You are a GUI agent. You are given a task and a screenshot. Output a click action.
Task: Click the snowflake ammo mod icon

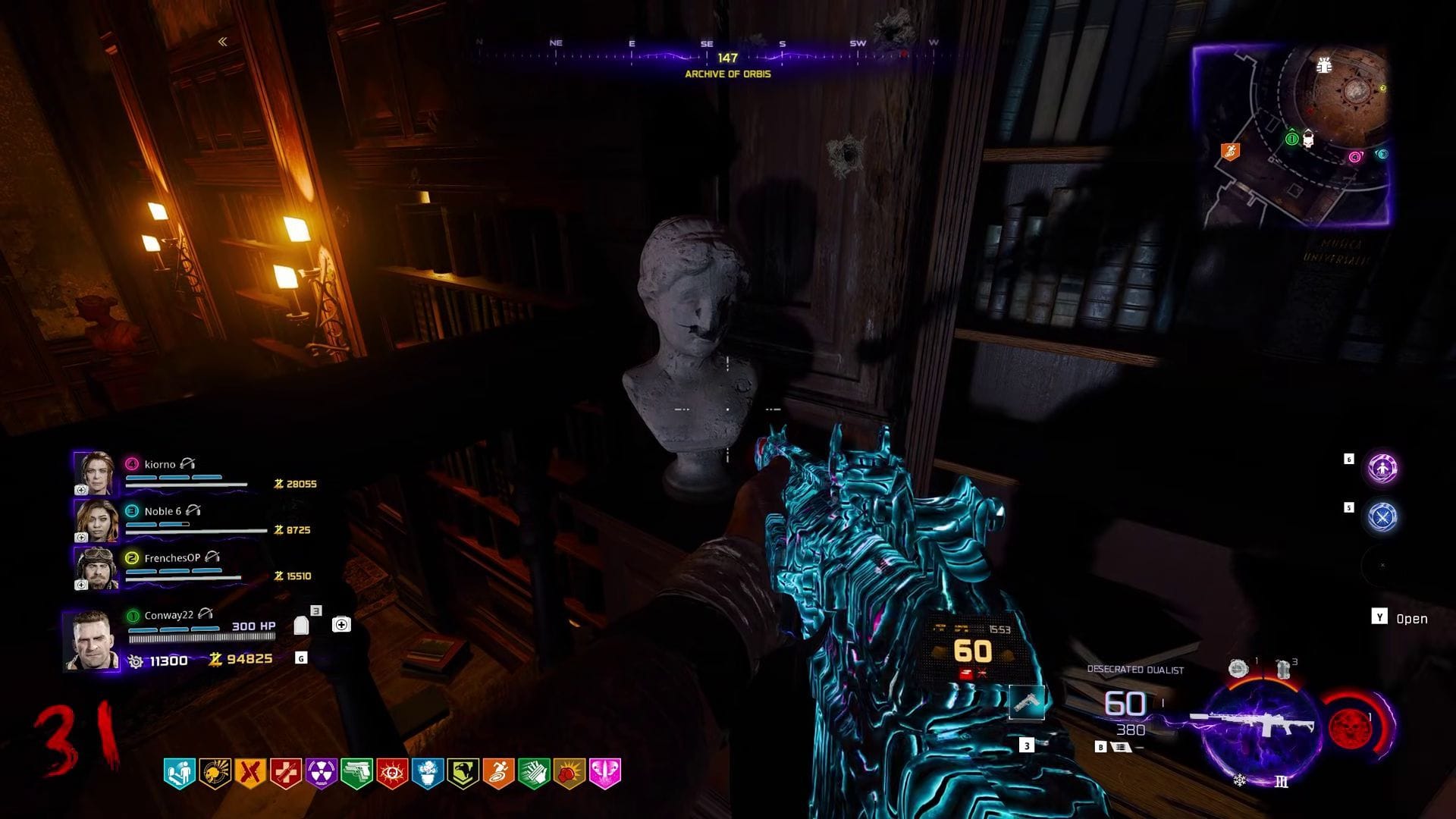point(1240,780)
